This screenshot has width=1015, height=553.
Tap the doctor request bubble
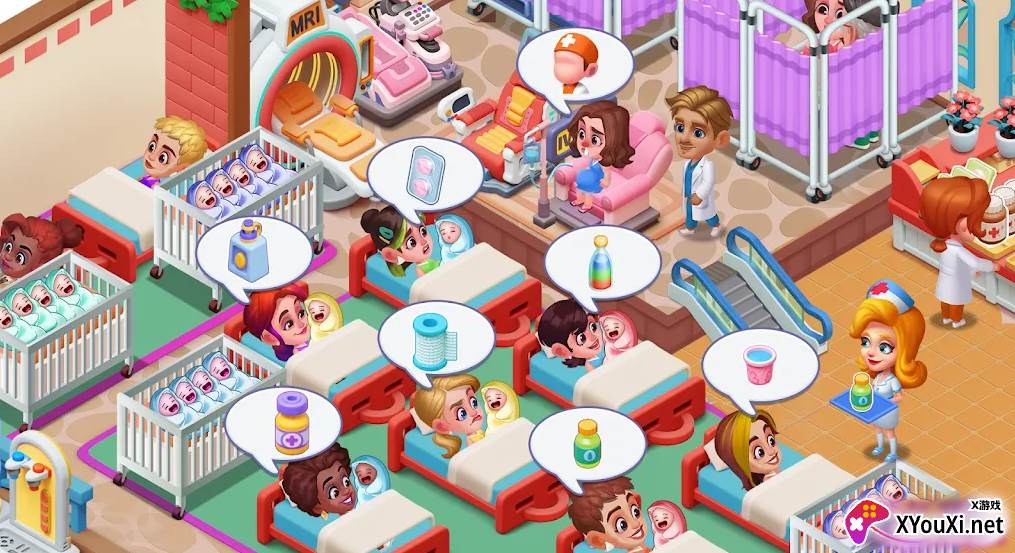point(574,66)
